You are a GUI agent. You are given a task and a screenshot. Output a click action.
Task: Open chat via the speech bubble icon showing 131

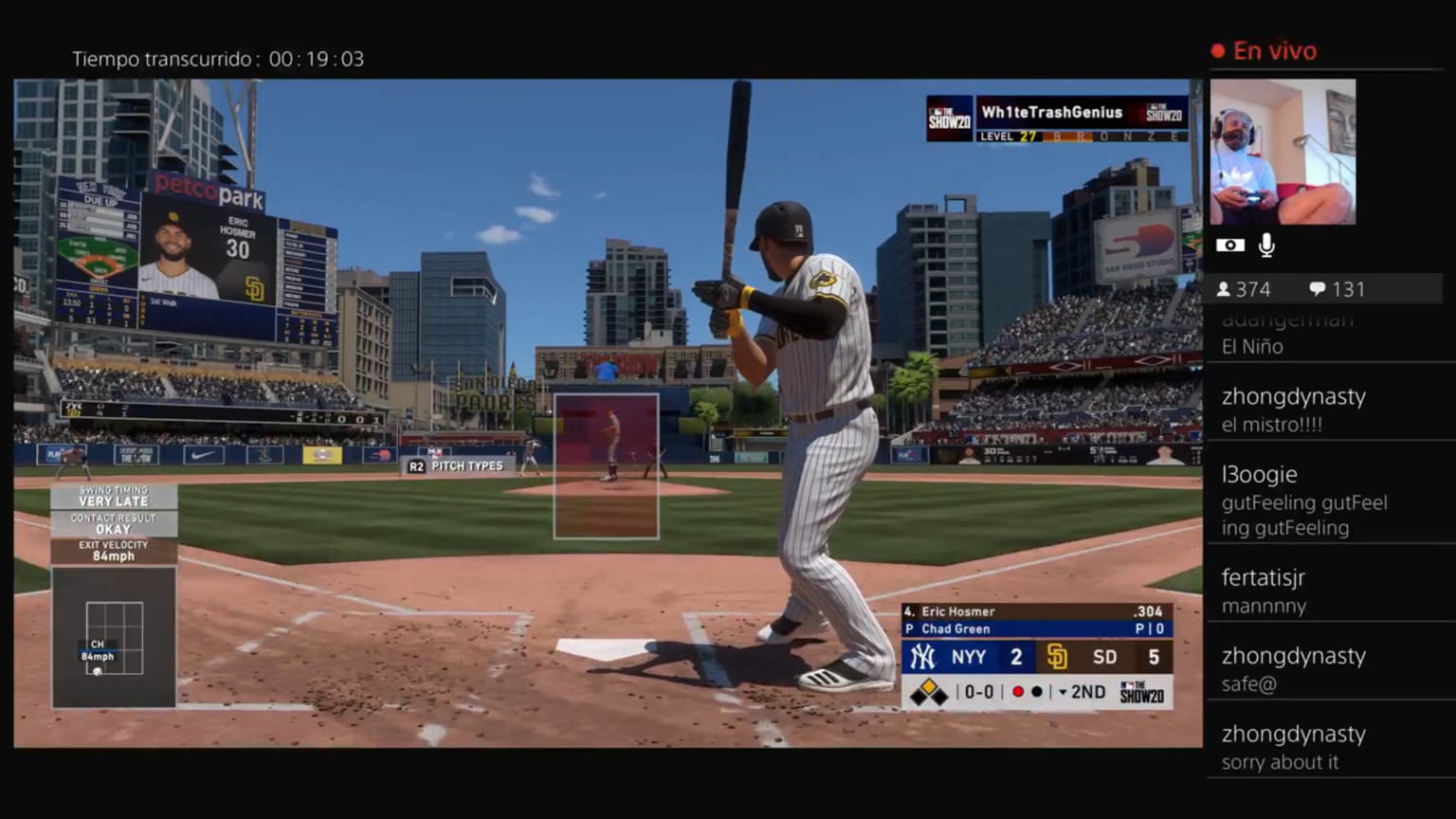point(1318,289)
